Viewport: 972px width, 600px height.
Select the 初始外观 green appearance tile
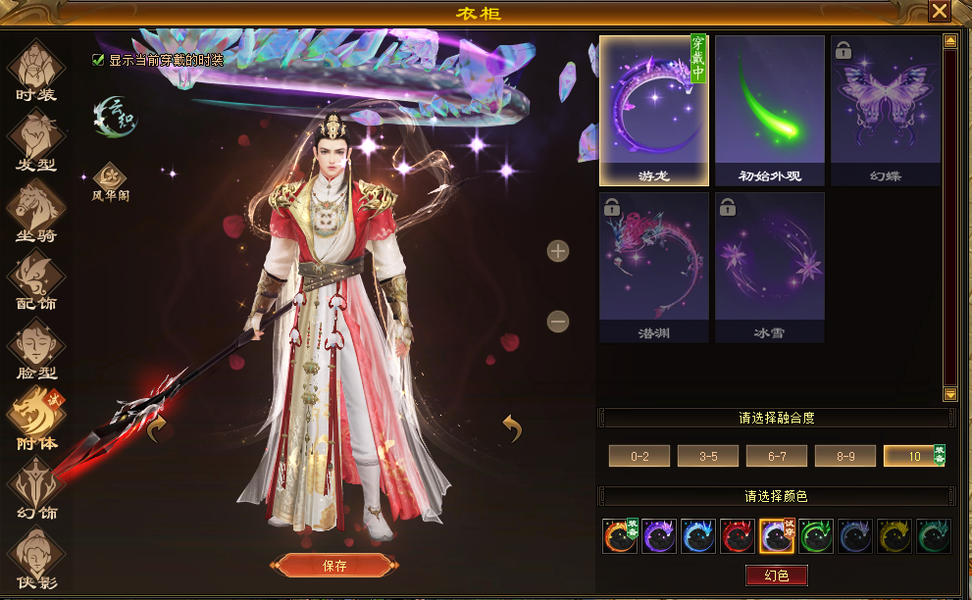769,110
